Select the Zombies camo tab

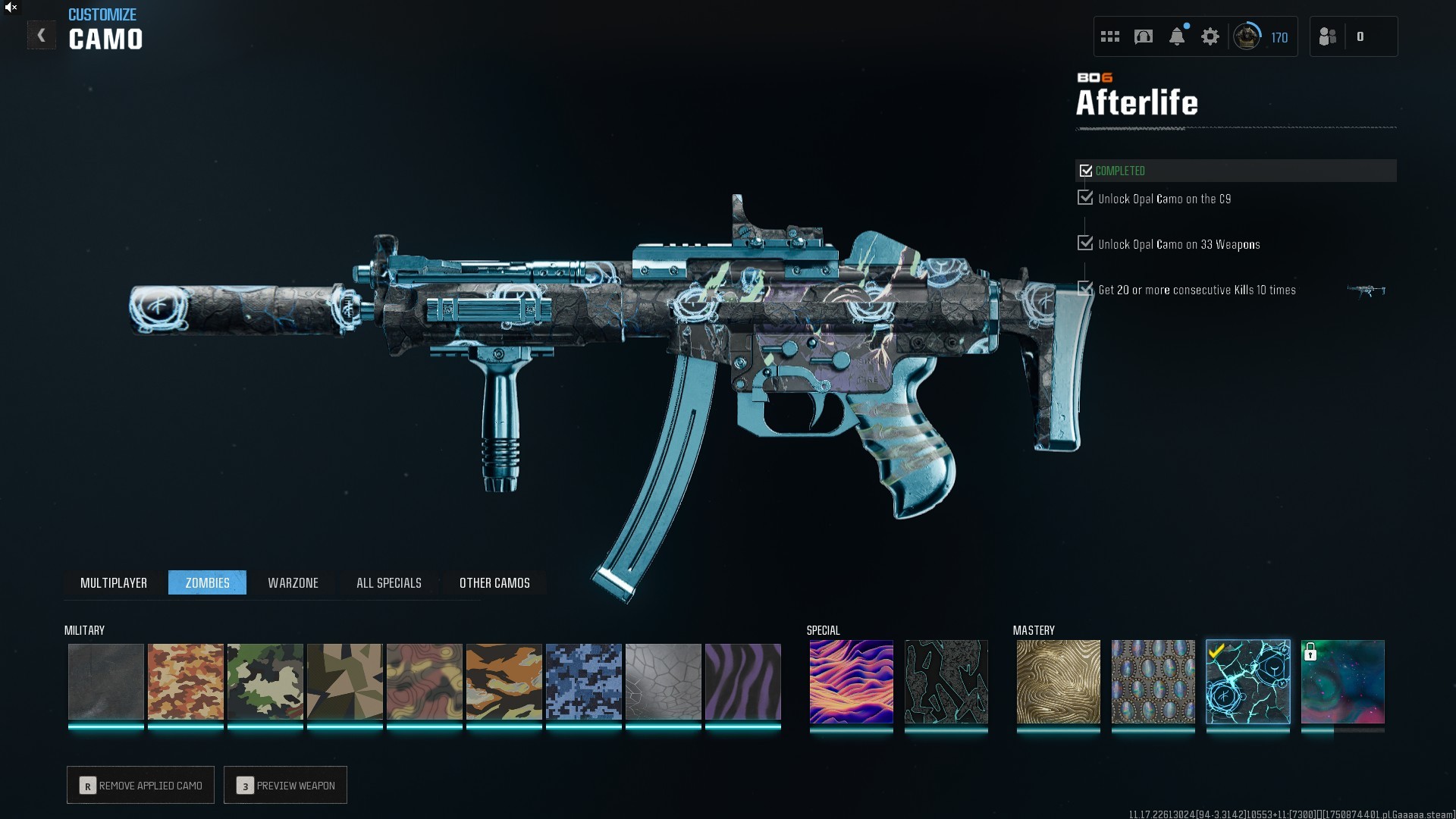pyautogui.click(x=207, y=582)
